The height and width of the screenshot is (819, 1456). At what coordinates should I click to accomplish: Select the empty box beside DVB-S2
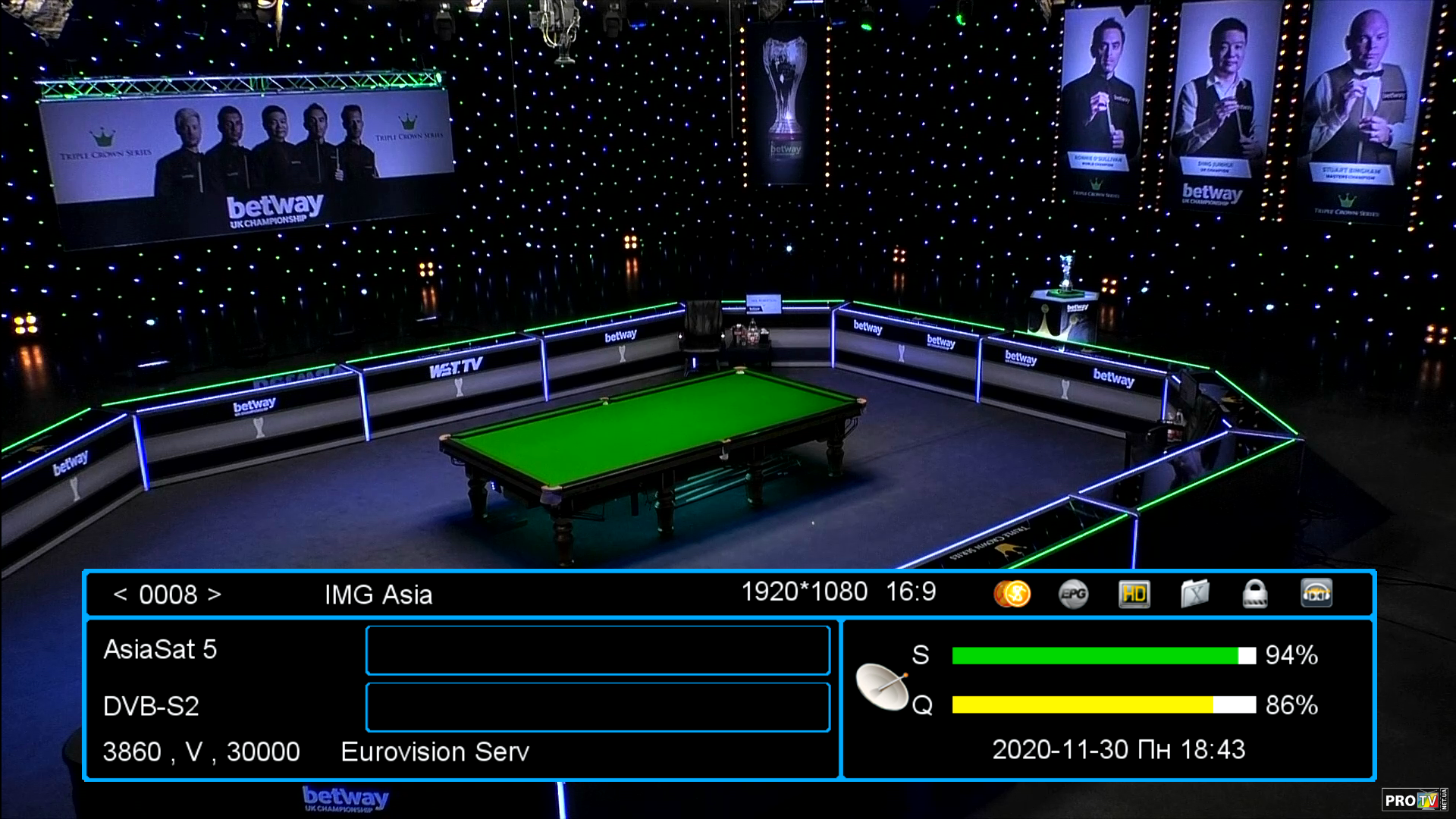pos(598,707)
